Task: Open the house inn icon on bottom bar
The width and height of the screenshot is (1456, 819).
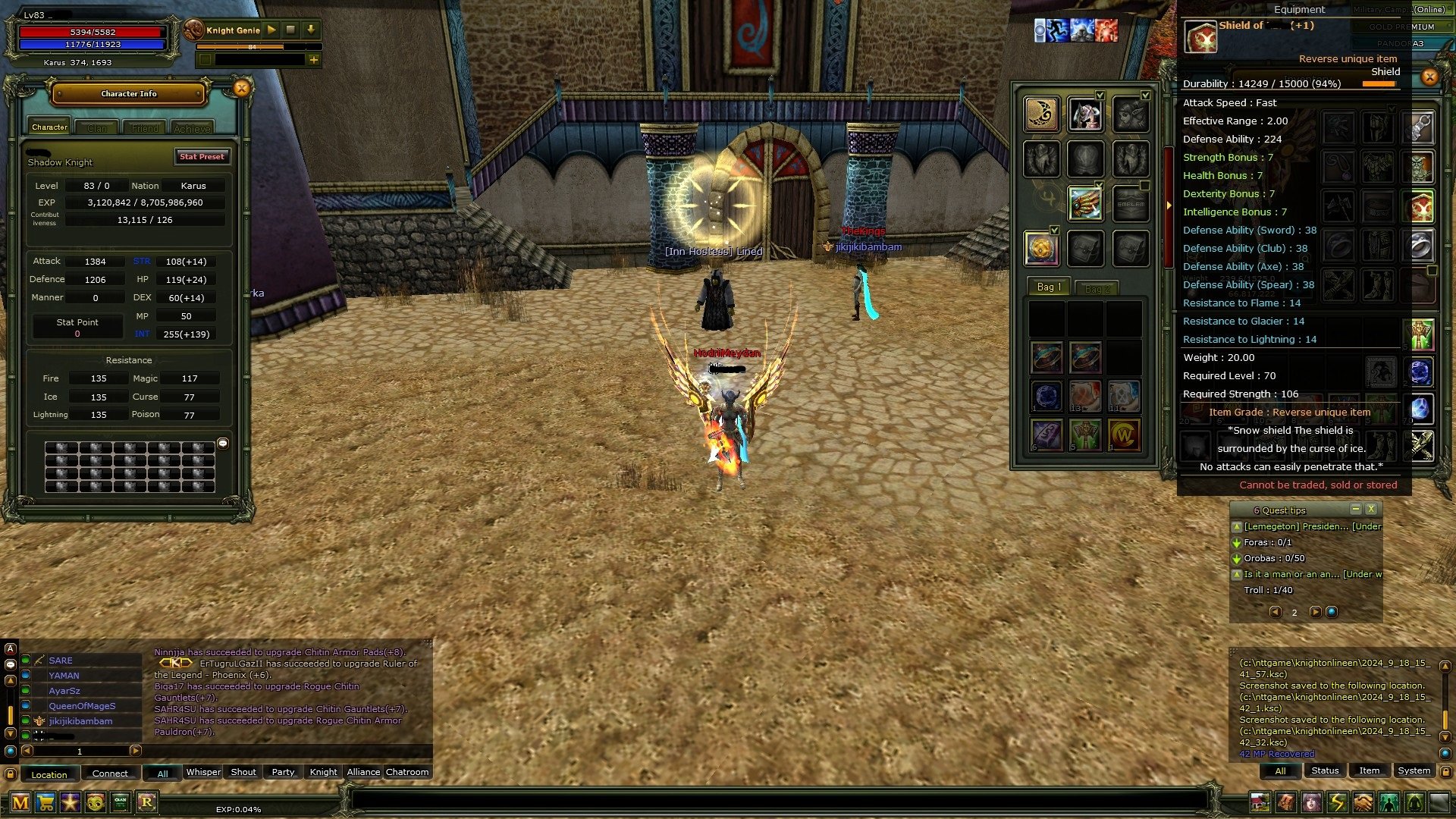Action: [x=1260, y=802]
